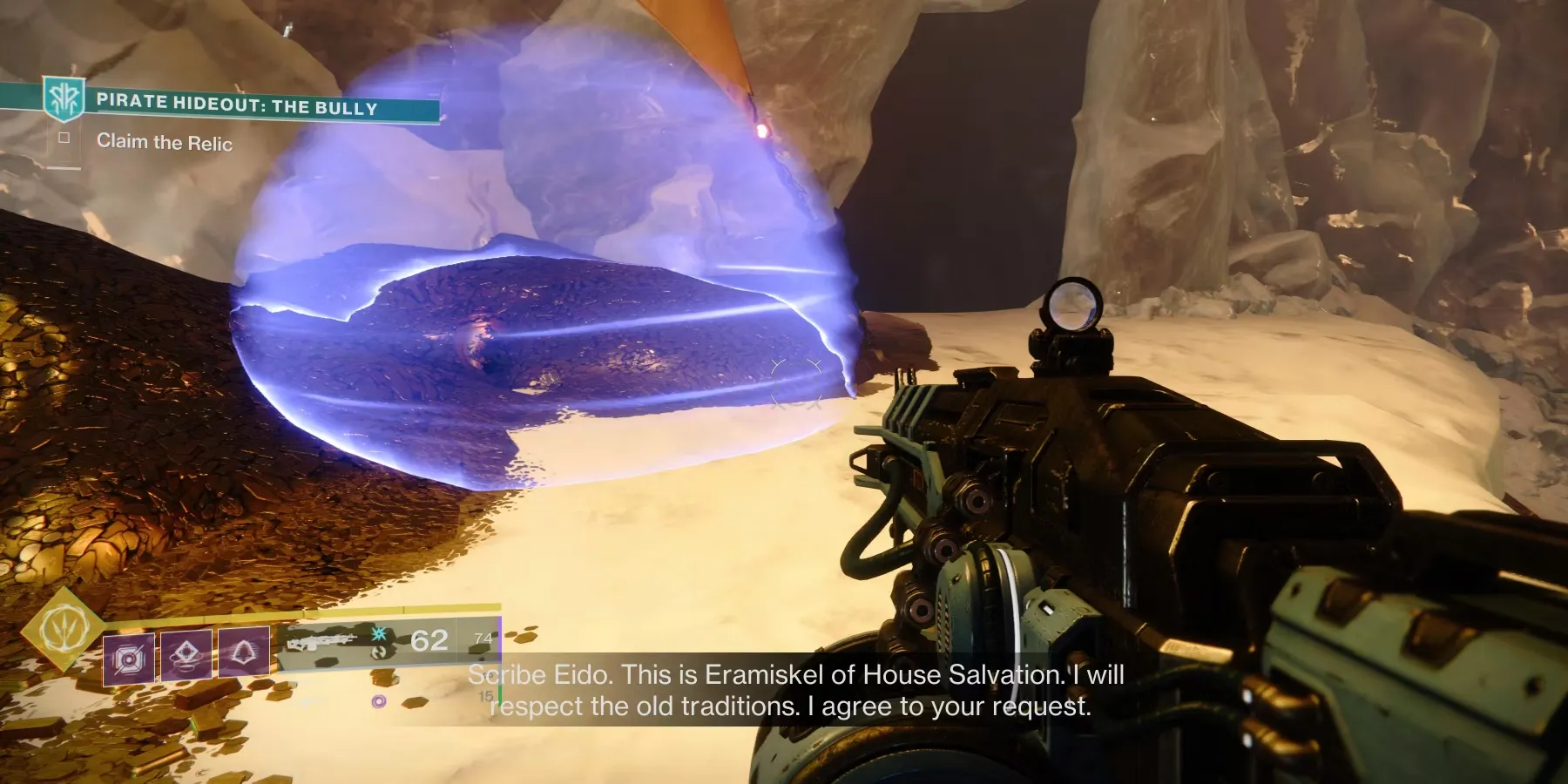The image size is (1568, 784).
Task: Tick the Claim the Relic objective checkbox
Action: [64, 138]
